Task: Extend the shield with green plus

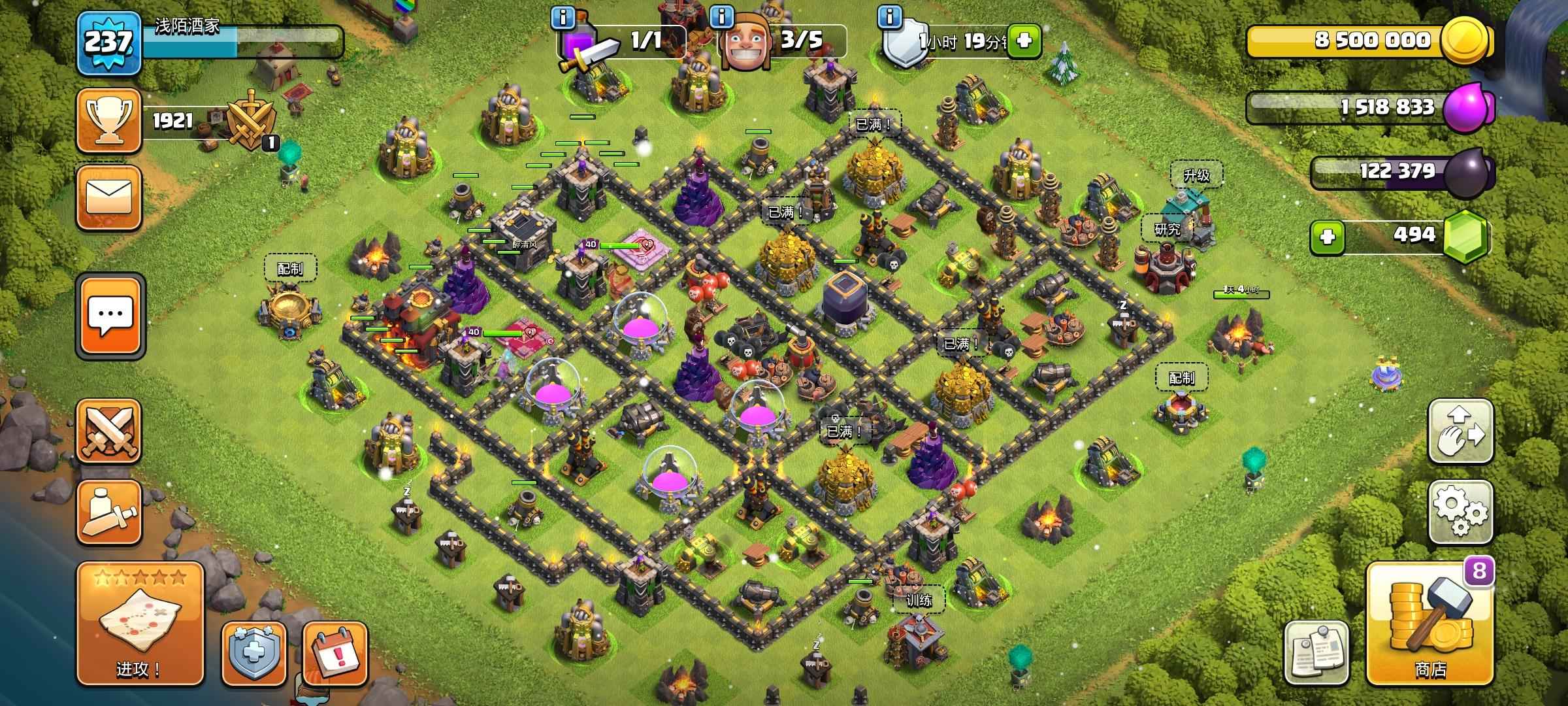Action: [1024, 41]
